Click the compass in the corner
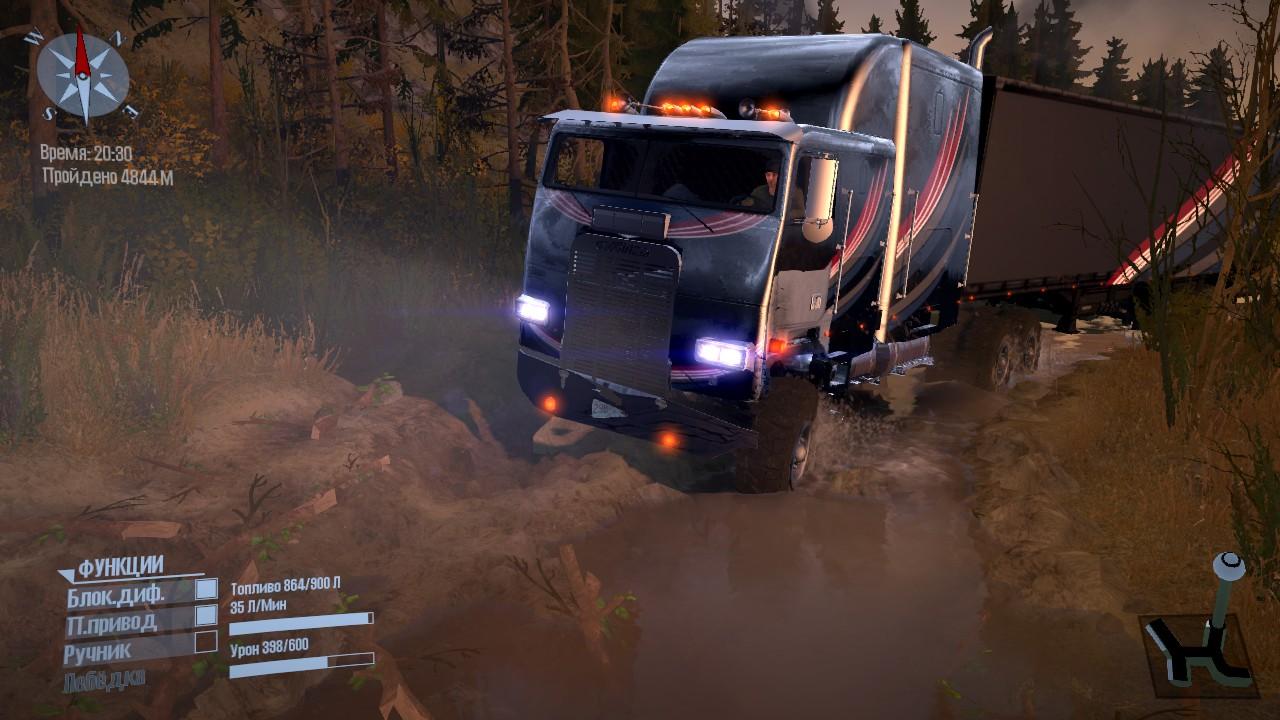 tap(82, 75)
